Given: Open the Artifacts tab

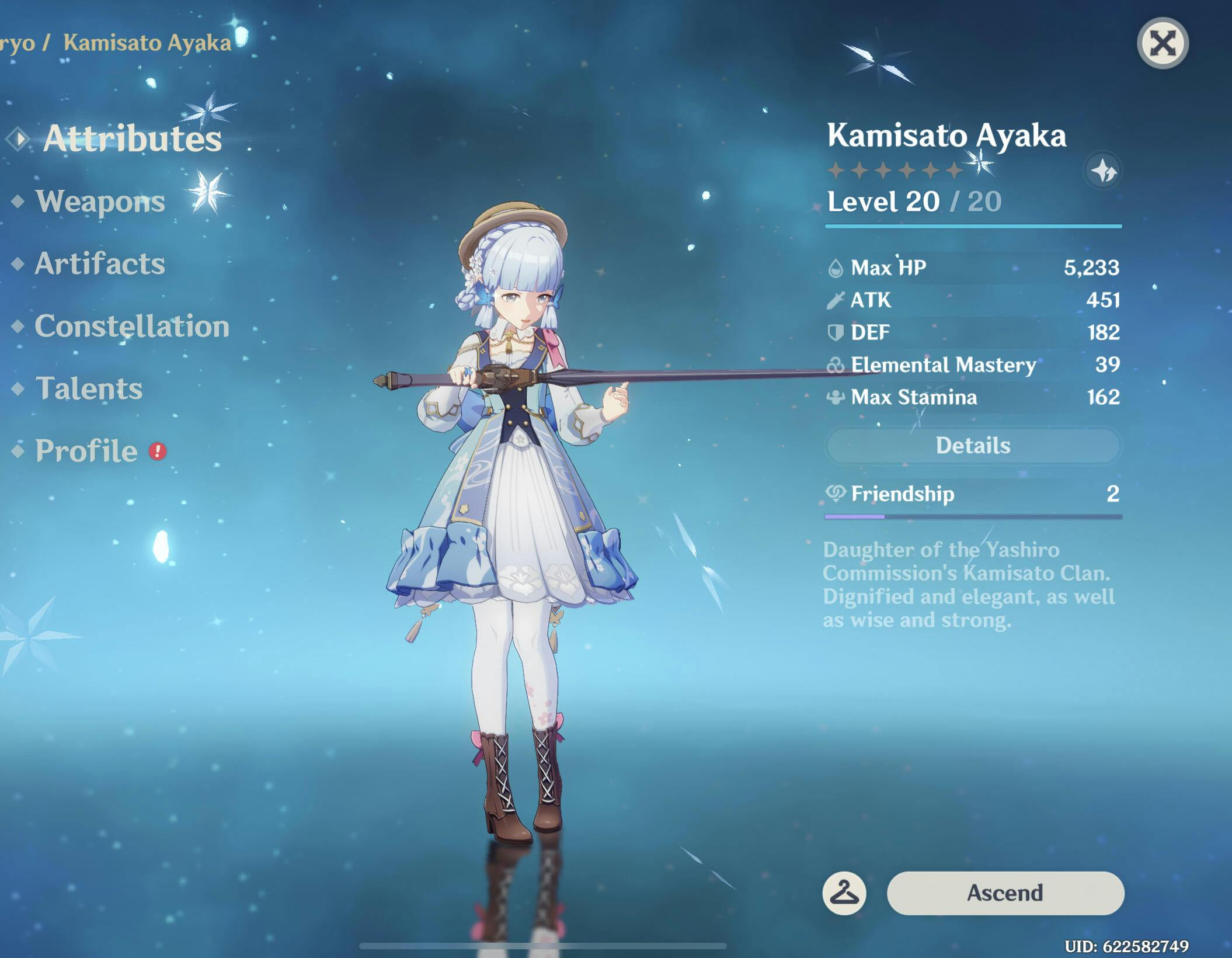Looking at the screenshot, I should [100, 263].
